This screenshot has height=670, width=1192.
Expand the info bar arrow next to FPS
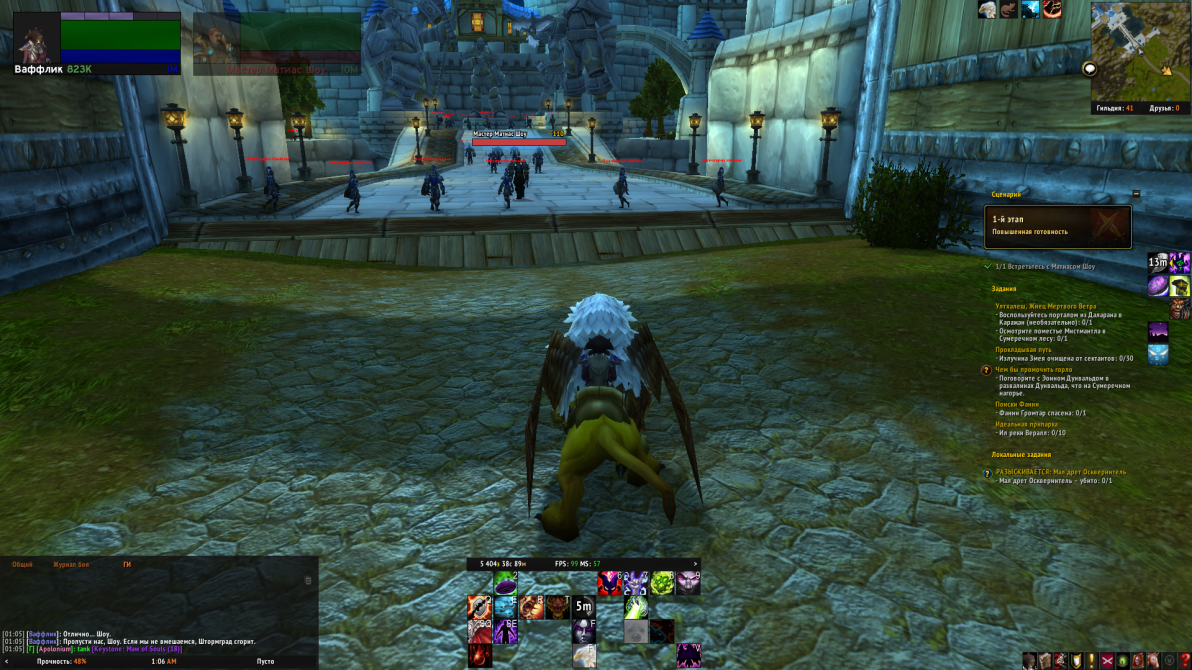click(695, 563)
